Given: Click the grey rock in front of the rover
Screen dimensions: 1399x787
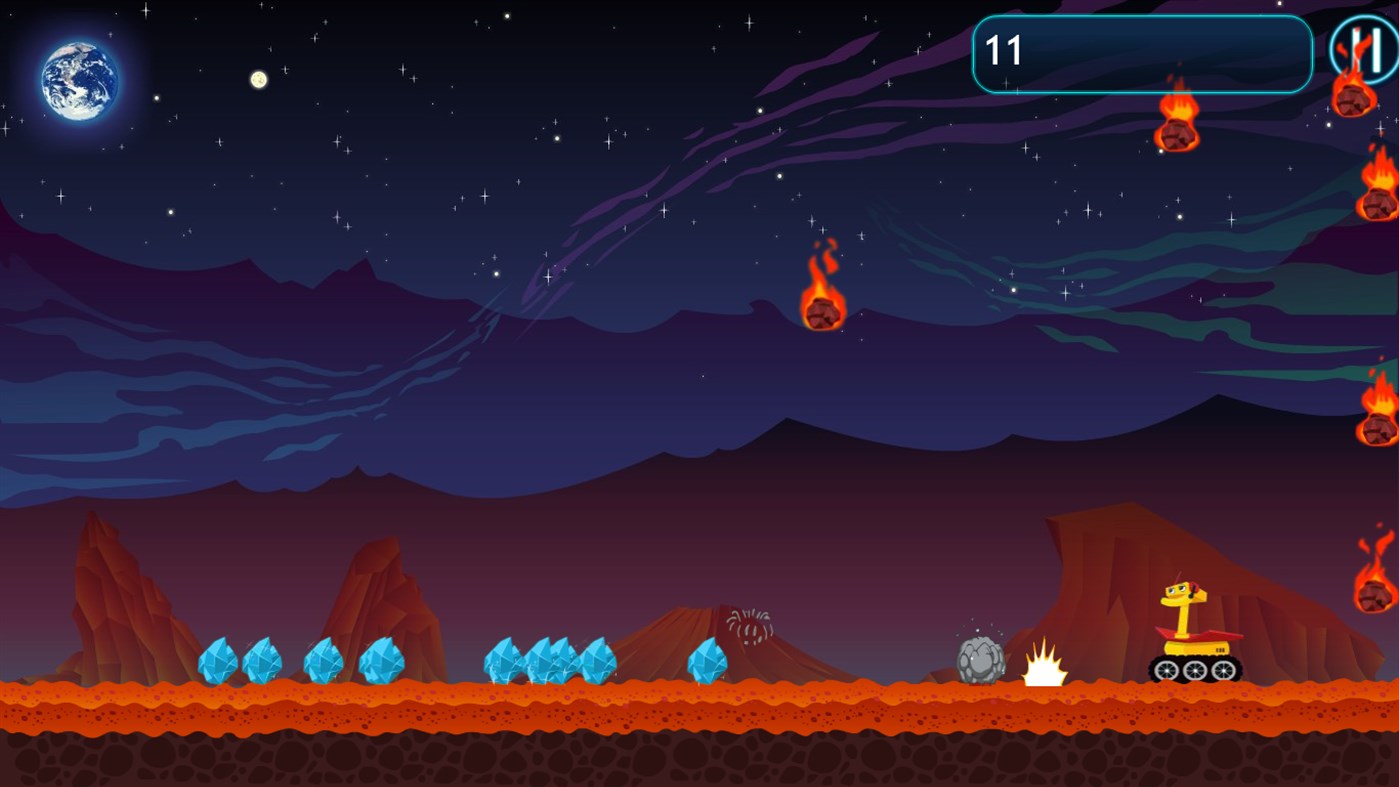Looking at the screenshot, I should (x=980, y=660).
